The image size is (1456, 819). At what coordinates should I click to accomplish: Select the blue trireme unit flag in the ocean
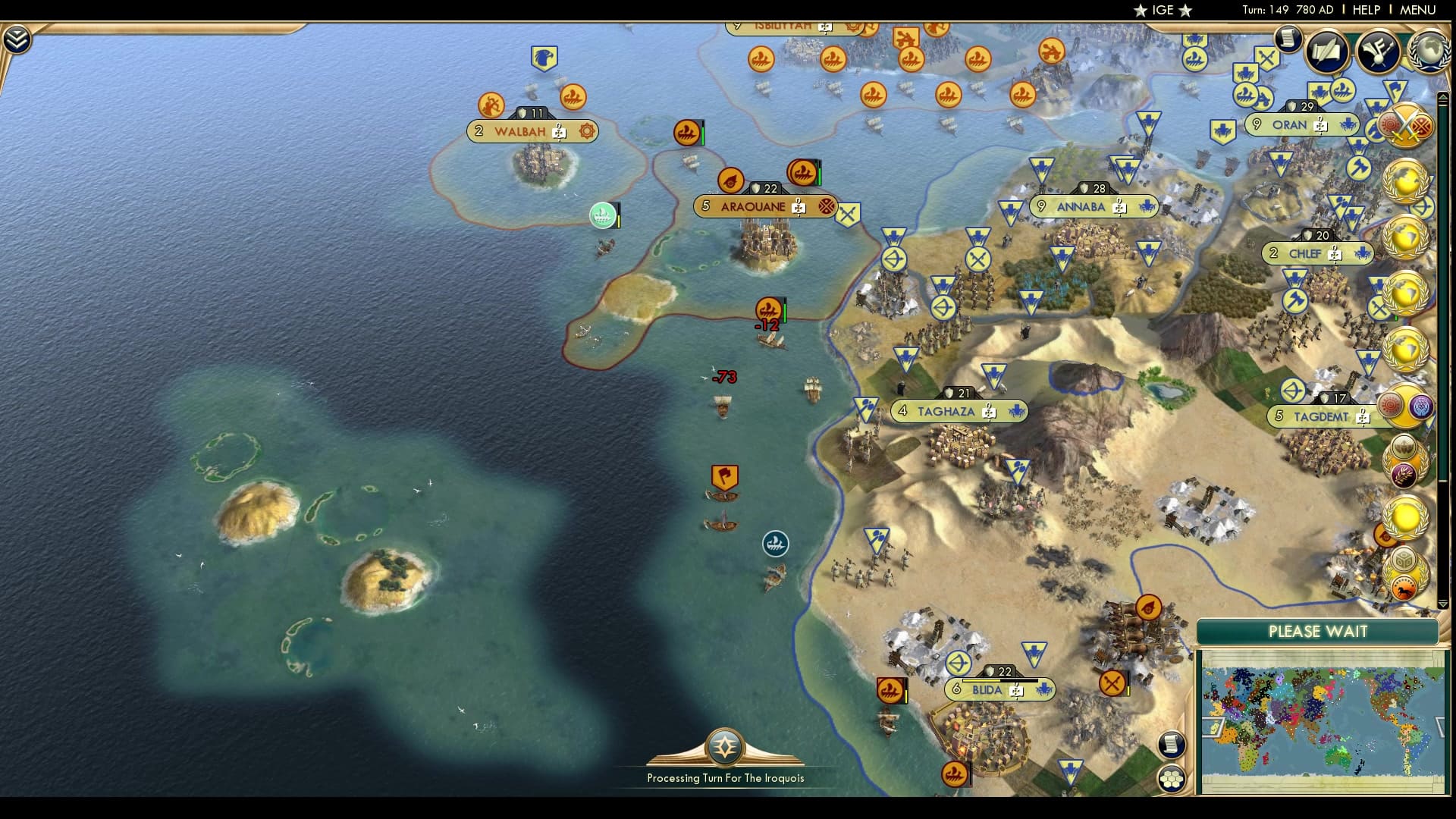[x=775, y=544]
